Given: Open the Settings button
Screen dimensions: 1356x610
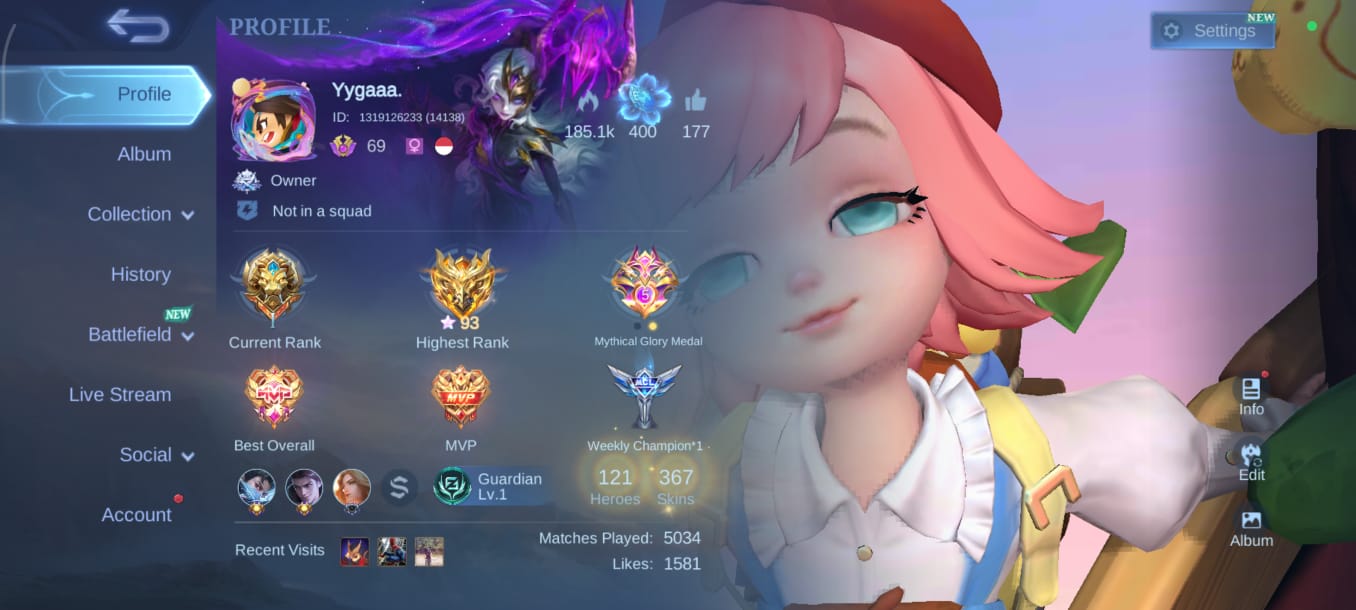Looking at the screenshot, I should coord(1213,31).
